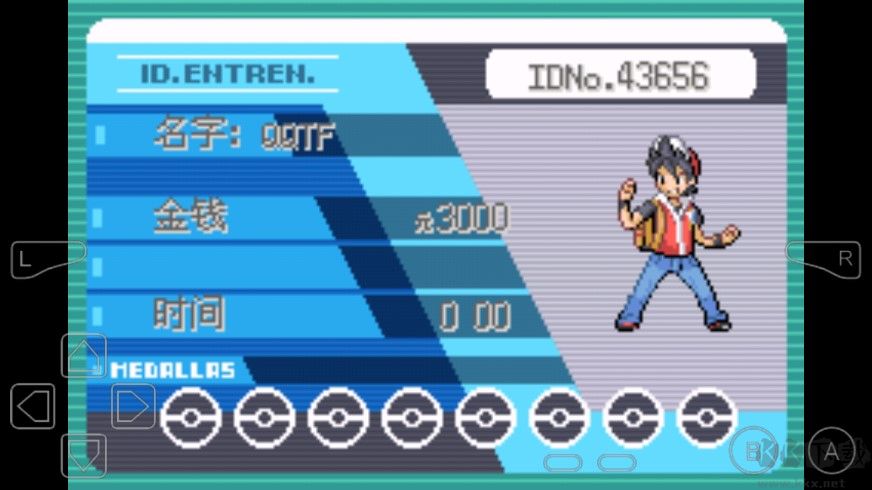Screen dimensions: 872x490
Task: Tap the D-pad up arrow
Action: point(84,356)
